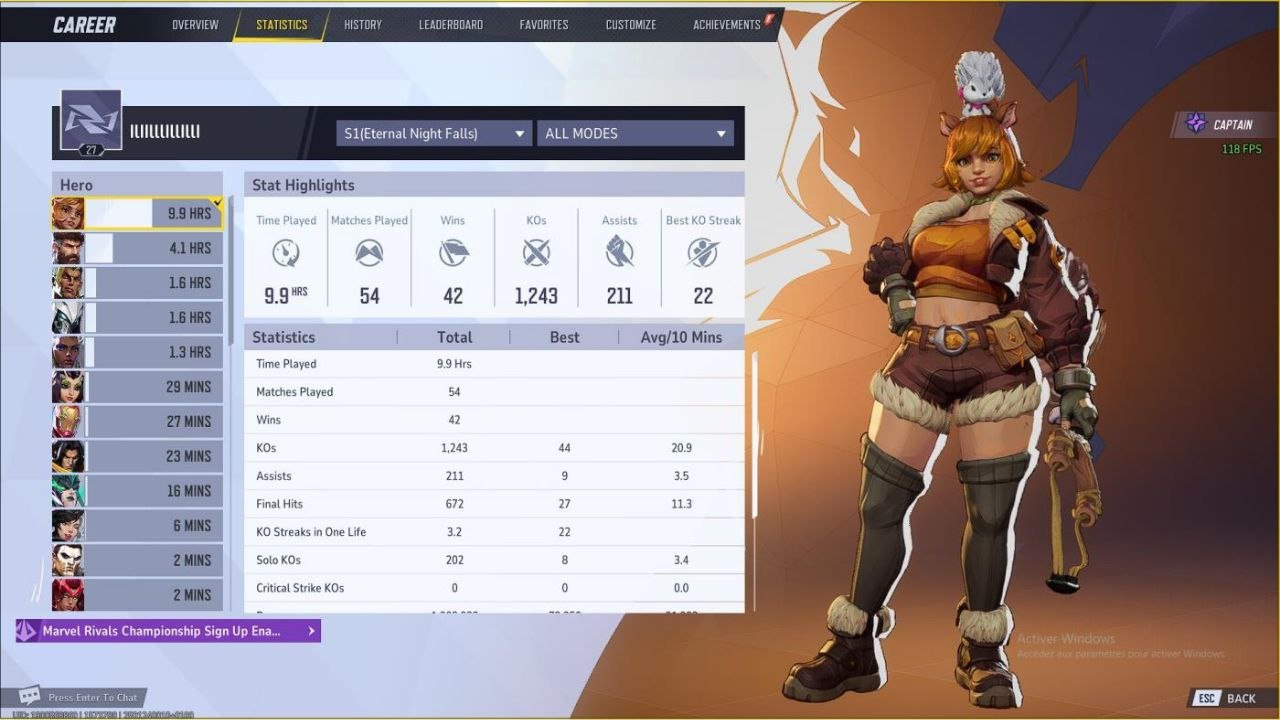Screen dimensions: 1280x720
Task: Open the Marvel Rivals Championship Sign Up banner
Action: click(168, 631)
